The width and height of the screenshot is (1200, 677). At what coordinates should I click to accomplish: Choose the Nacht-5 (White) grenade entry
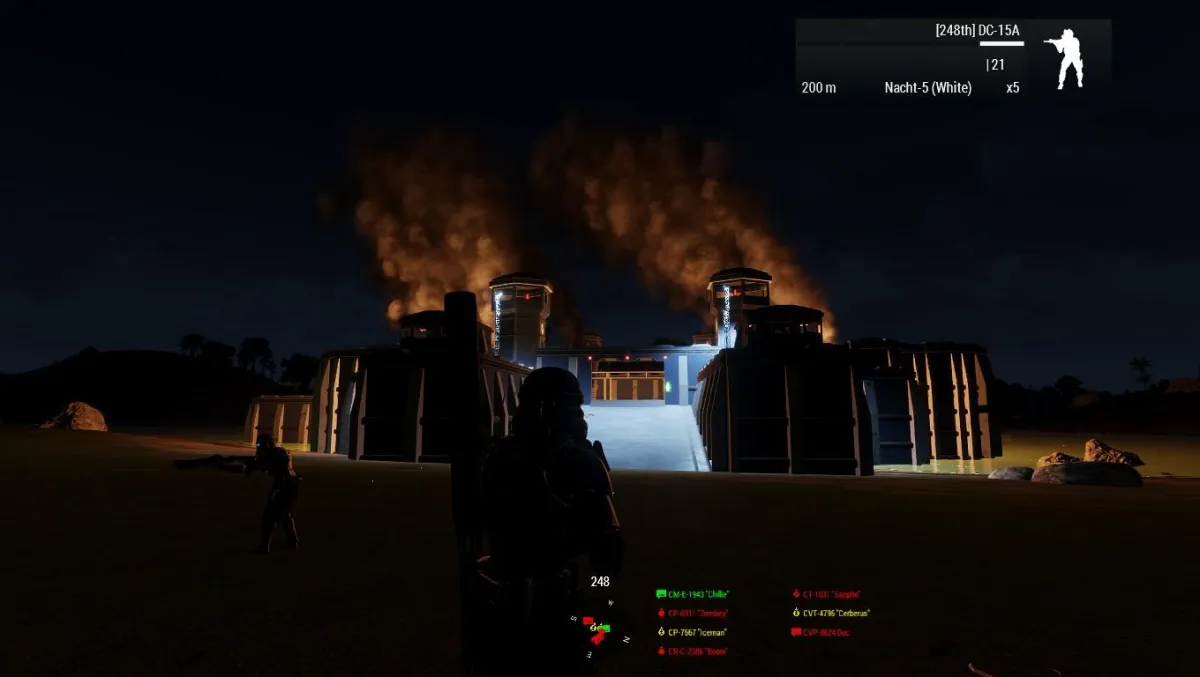[927, 88]
